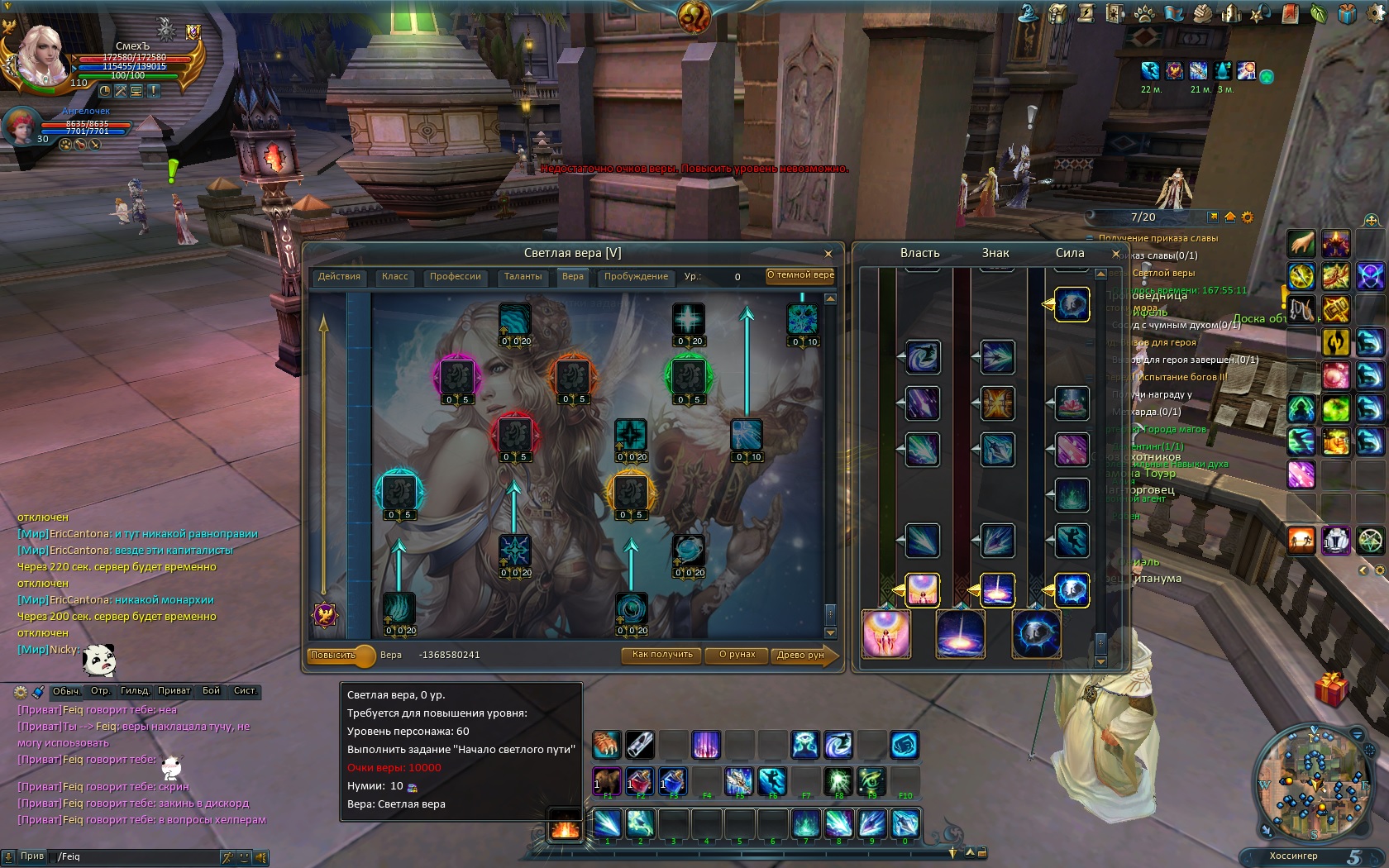Open the Приват chat tab
Screen dimensions: 1389x868
[x=174, y=691]
